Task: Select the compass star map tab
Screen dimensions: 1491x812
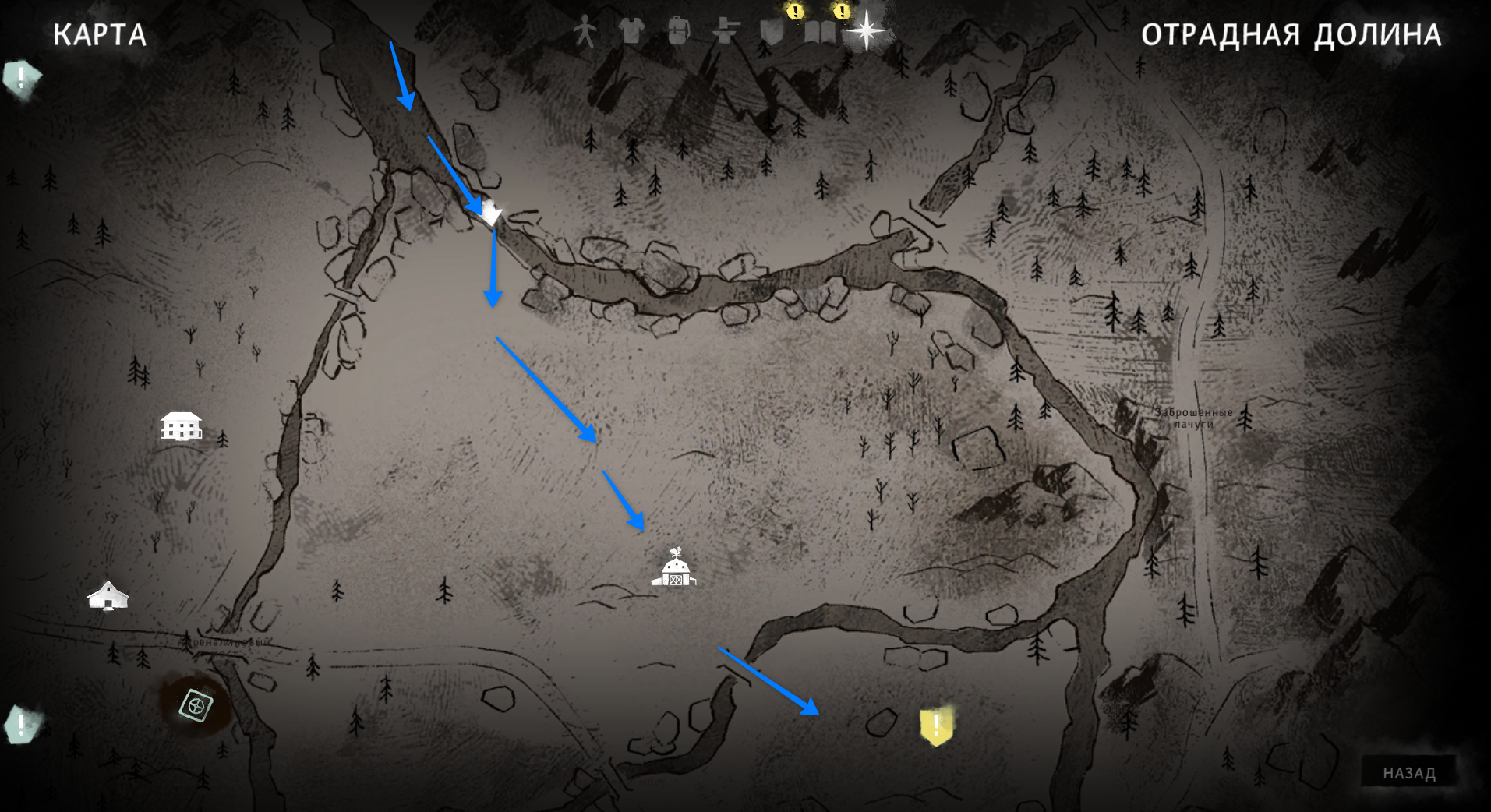Action: coord(866,32)
